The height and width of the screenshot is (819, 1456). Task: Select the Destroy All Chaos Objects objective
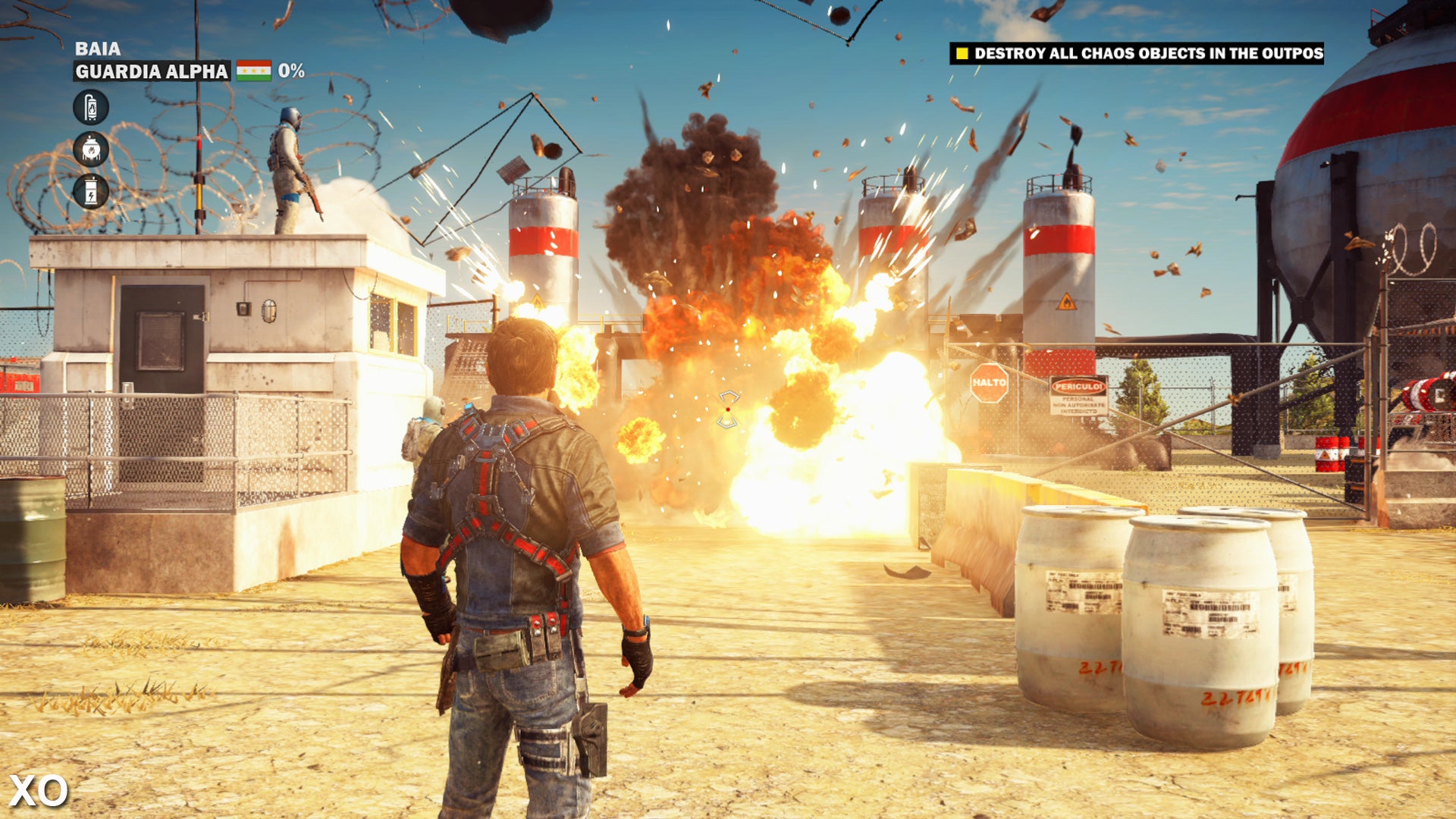coord(1136,53)
